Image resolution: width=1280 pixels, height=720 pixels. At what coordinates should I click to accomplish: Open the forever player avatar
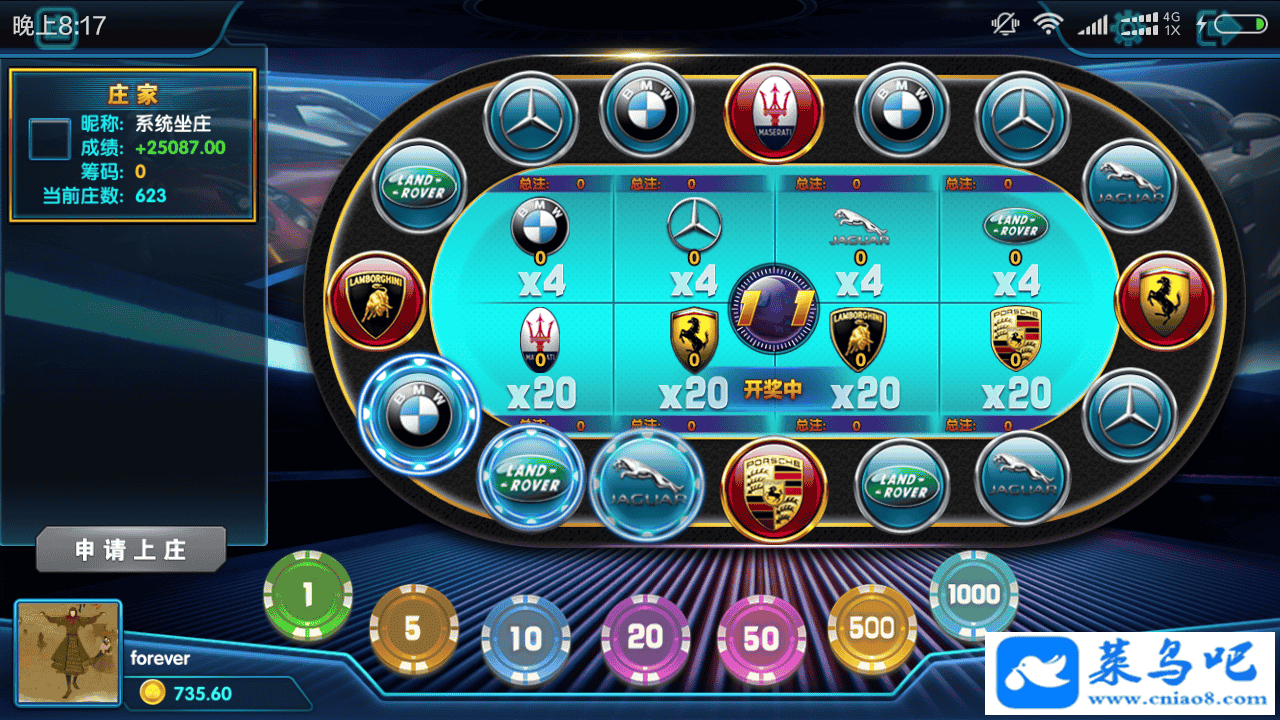[68, 652]
